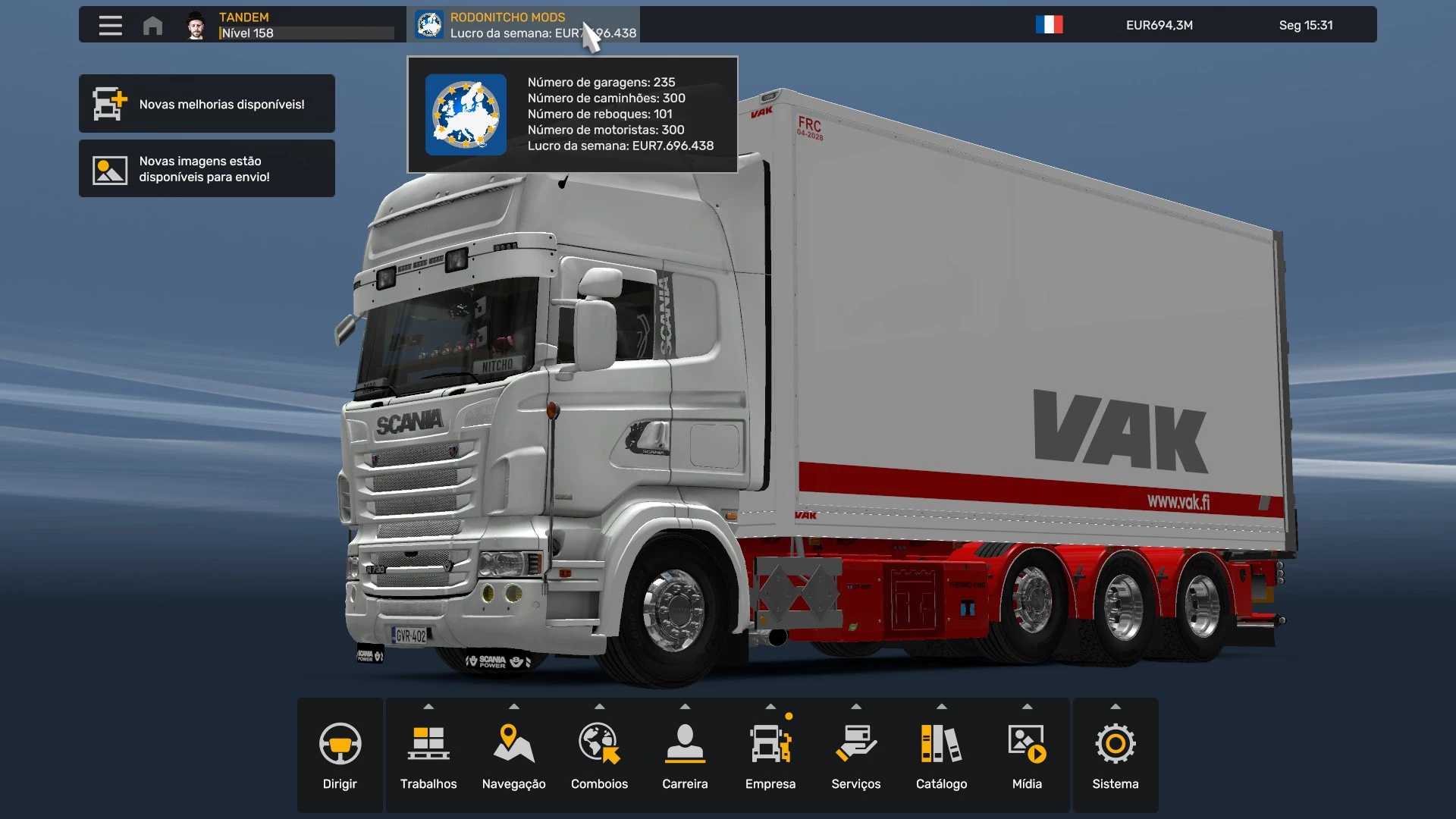The height and width of the screenshot is (819, 1456).
Task: Open the Novas melhorias disponíveis notification
Action: (x=206, y=104)
